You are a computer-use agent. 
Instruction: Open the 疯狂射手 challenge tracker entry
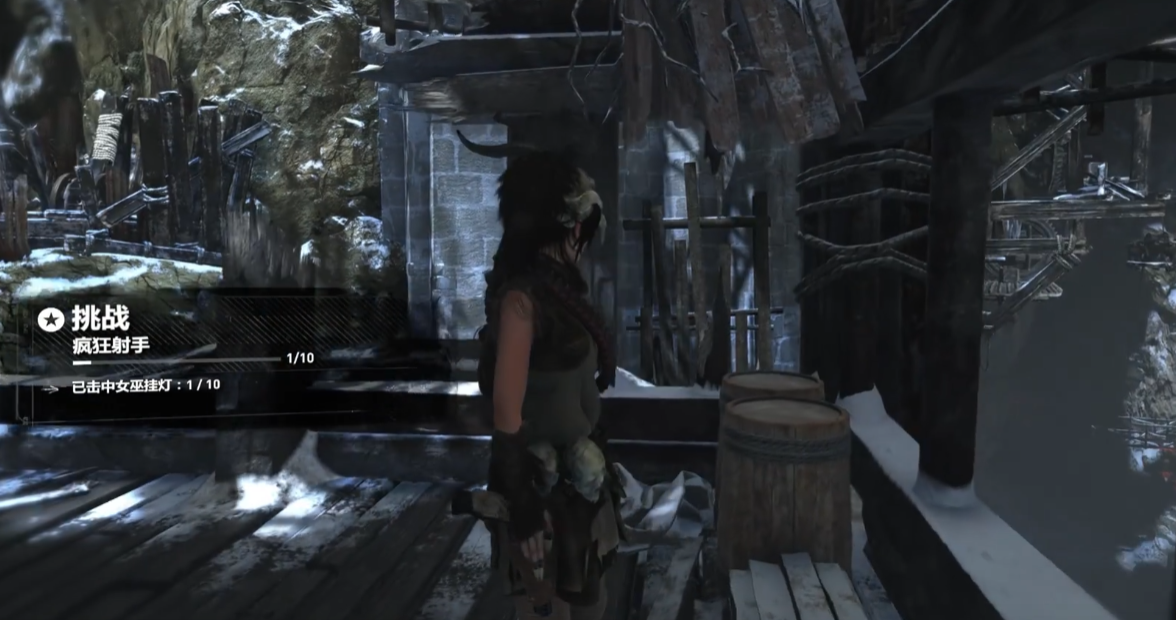tap(106, 345)
